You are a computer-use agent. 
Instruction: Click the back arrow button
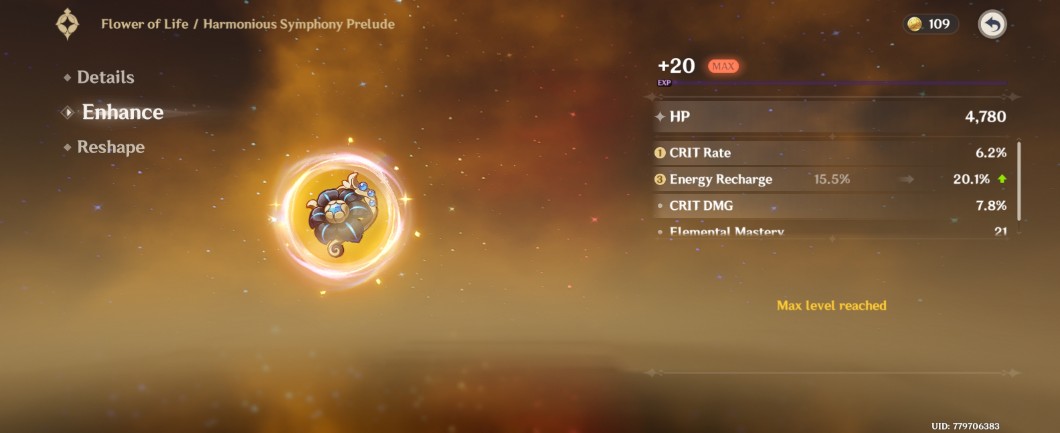pyautogui.click(x=991, y=24)
